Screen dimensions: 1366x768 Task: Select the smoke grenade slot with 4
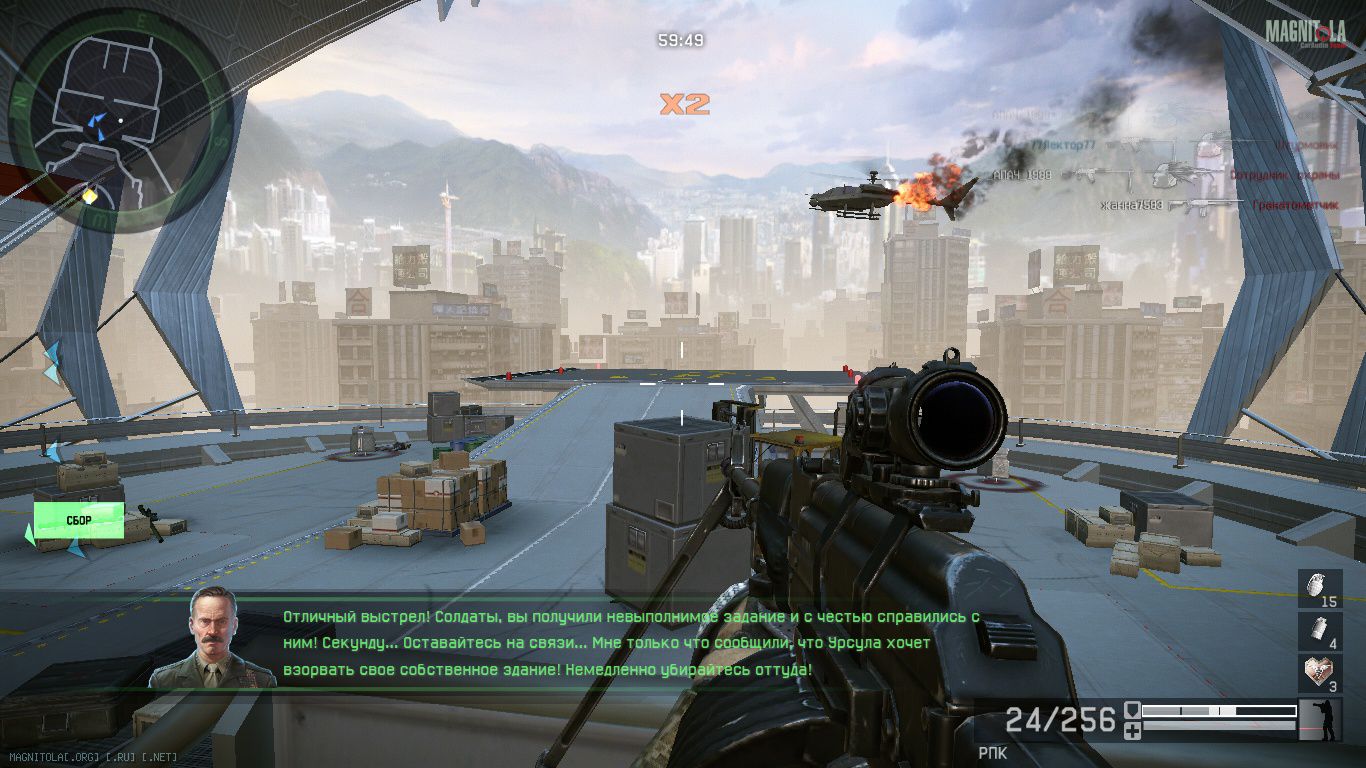click(1320, 632)
